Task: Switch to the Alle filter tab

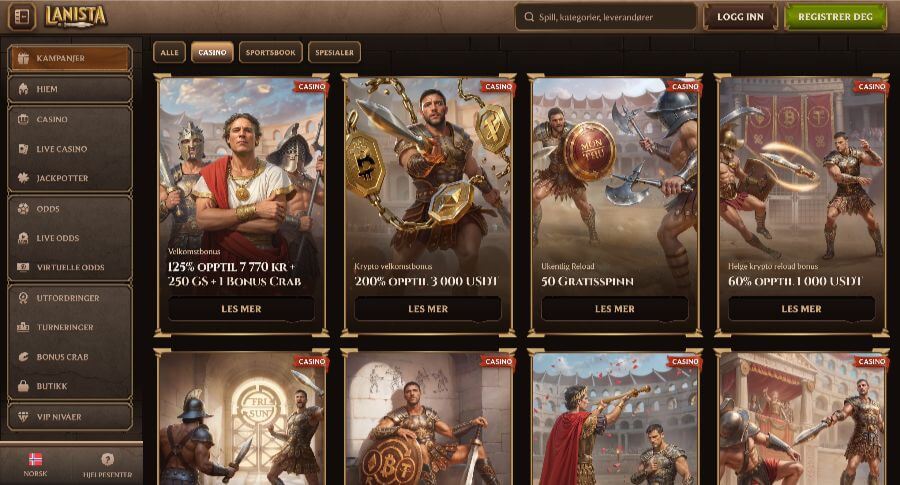Action: 169,52
